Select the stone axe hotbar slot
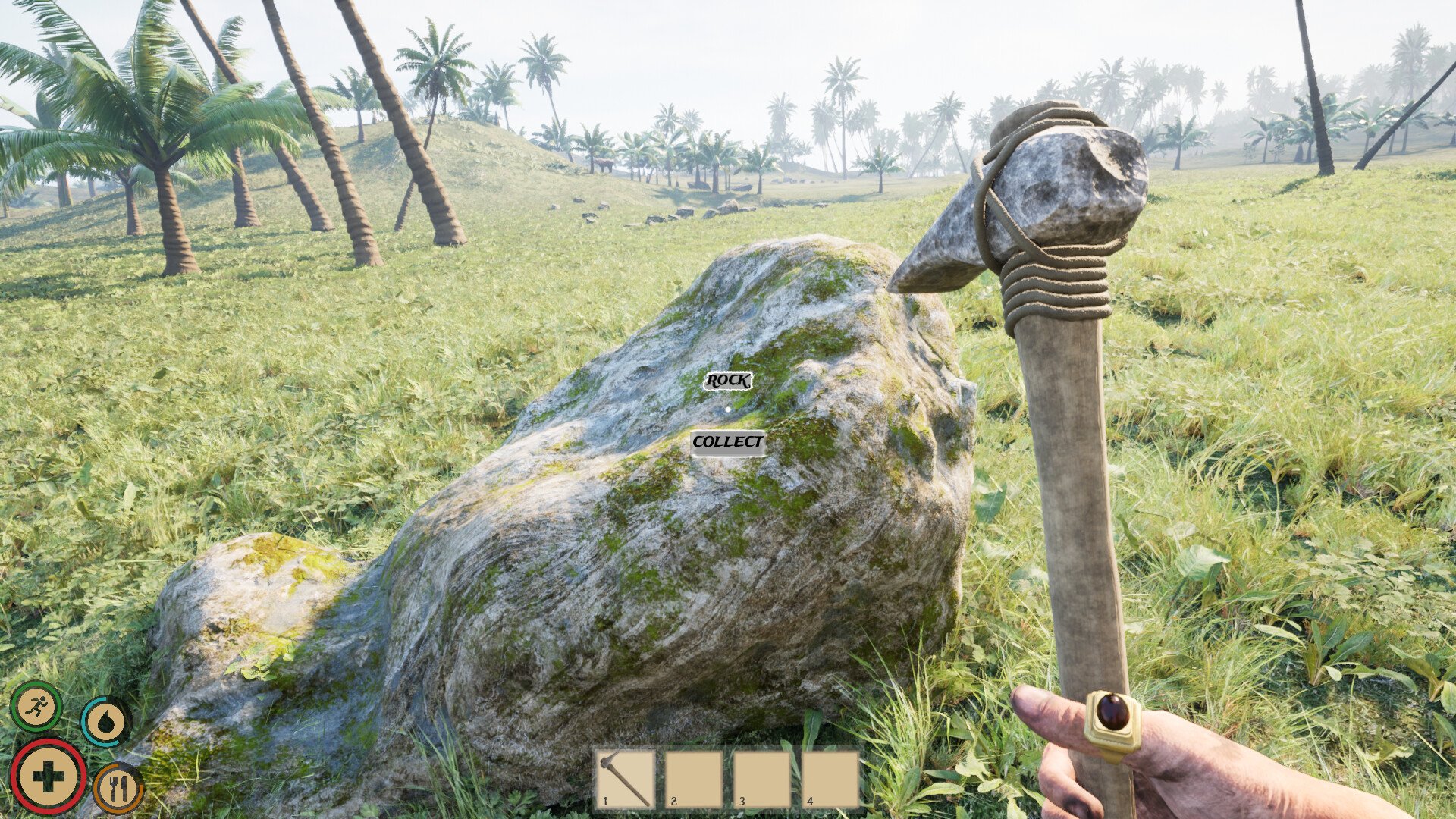This screenshot has height=819, width=1456. point(626,779)
